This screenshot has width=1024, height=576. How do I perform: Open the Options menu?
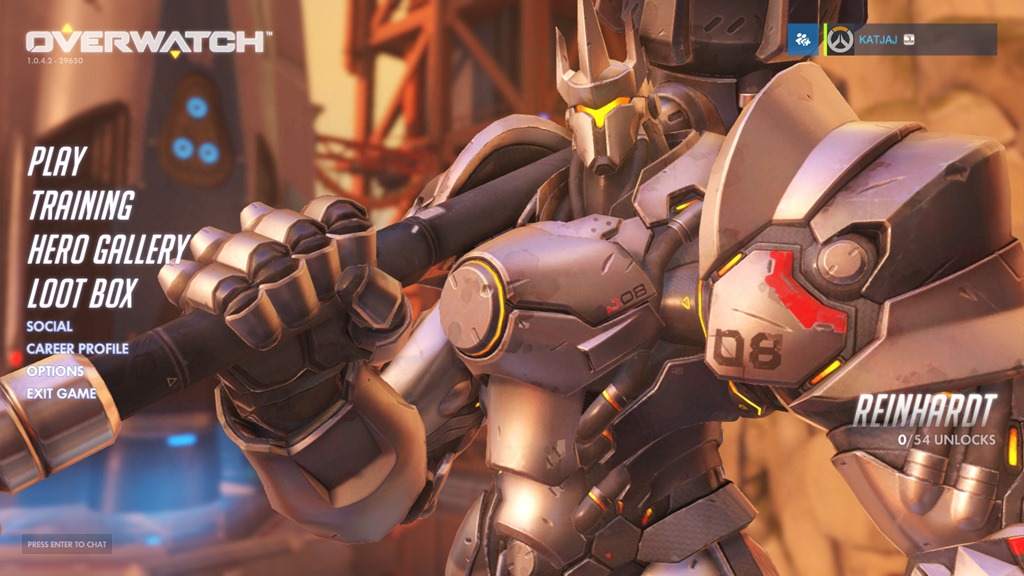[x=55, y=371]
